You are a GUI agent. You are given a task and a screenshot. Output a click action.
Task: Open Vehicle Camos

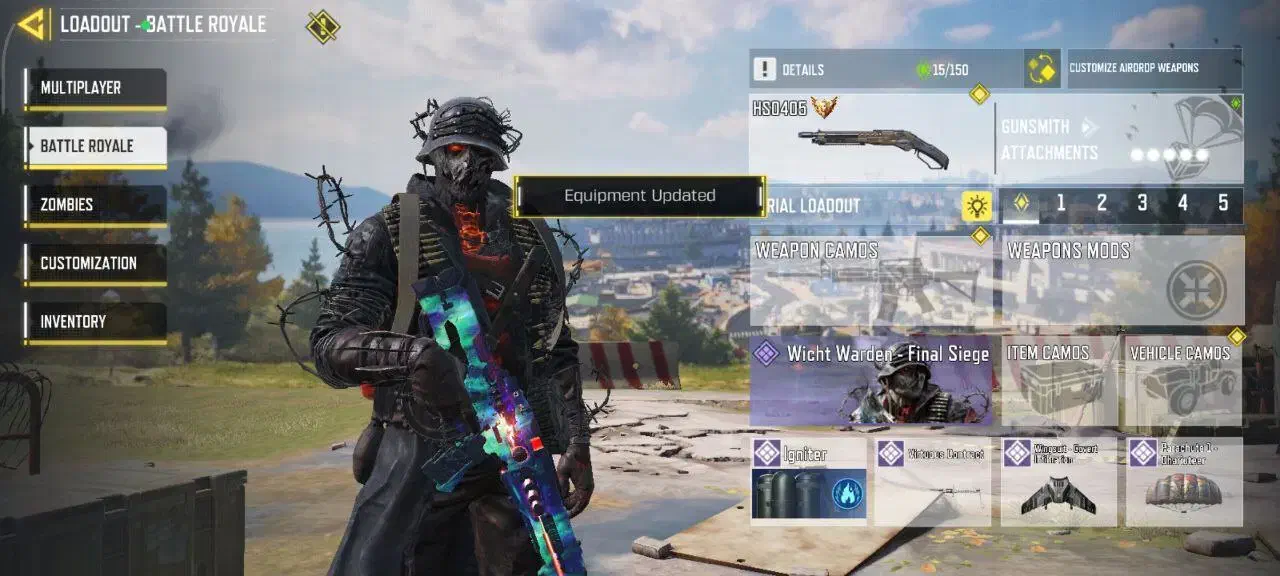[x=1184, y=381]
